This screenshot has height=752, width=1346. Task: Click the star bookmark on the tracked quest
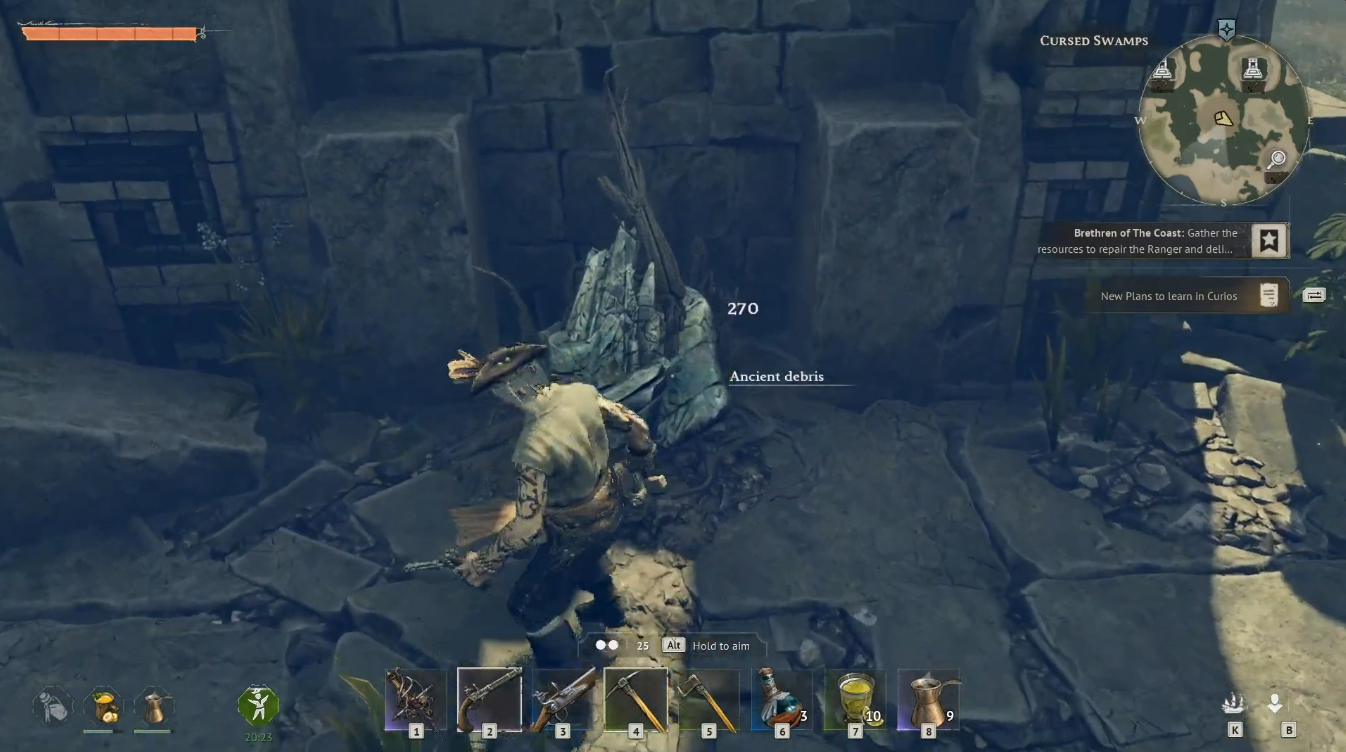point(1269,240)
